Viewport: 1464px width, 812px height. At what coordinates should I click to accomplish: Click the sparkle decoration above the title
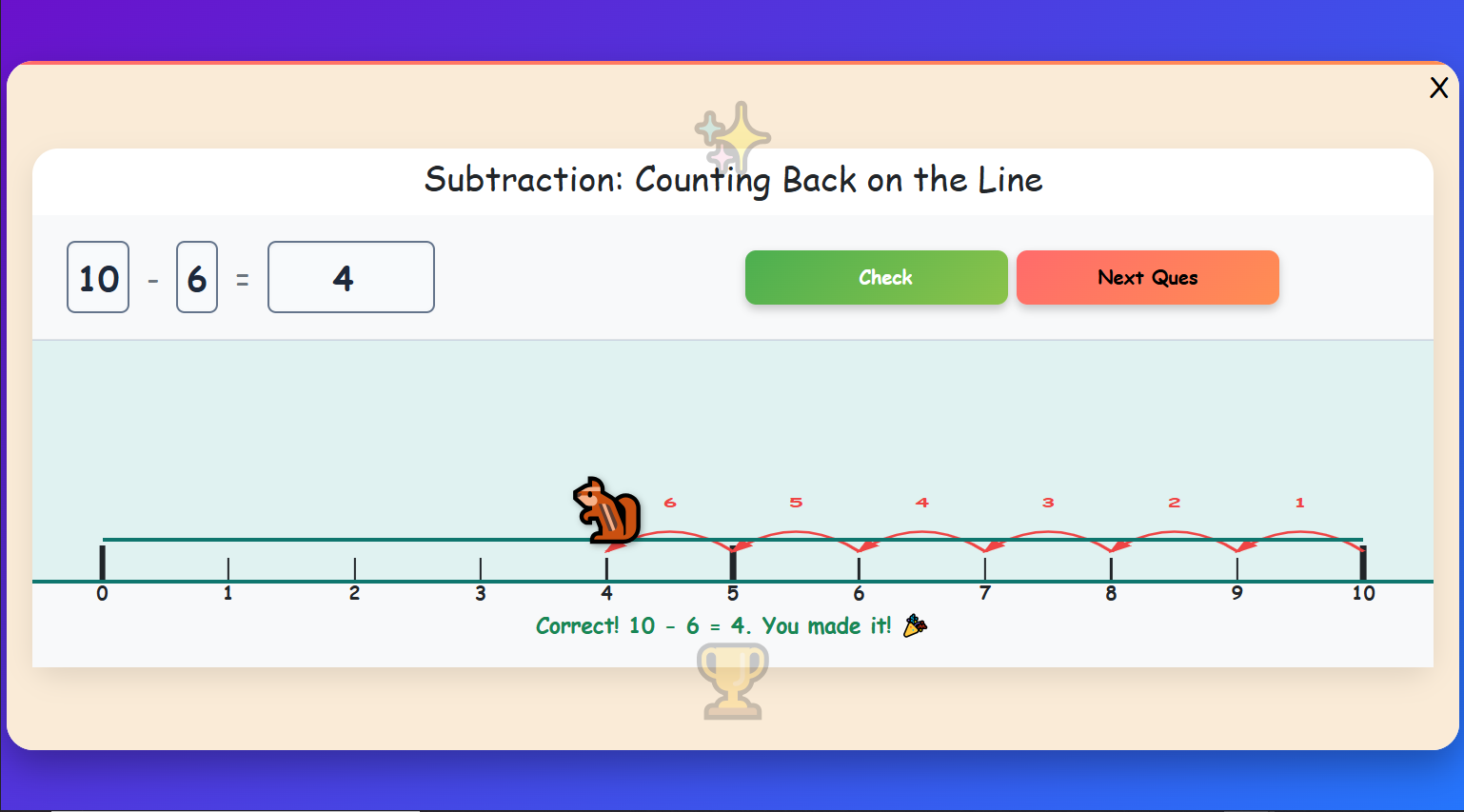[732, 136]
